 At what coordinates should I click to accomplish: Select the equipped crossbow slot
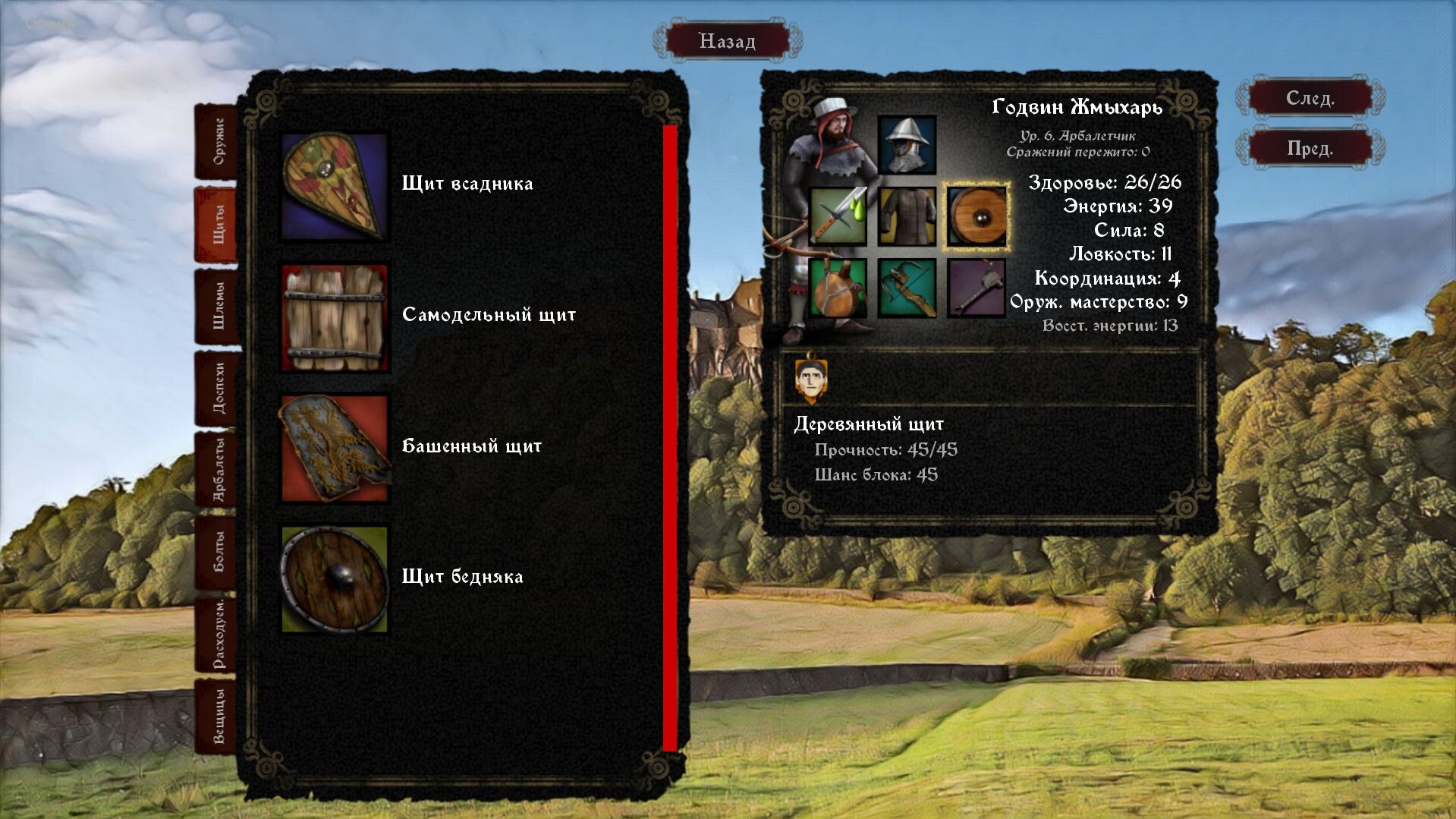[907, 288]
